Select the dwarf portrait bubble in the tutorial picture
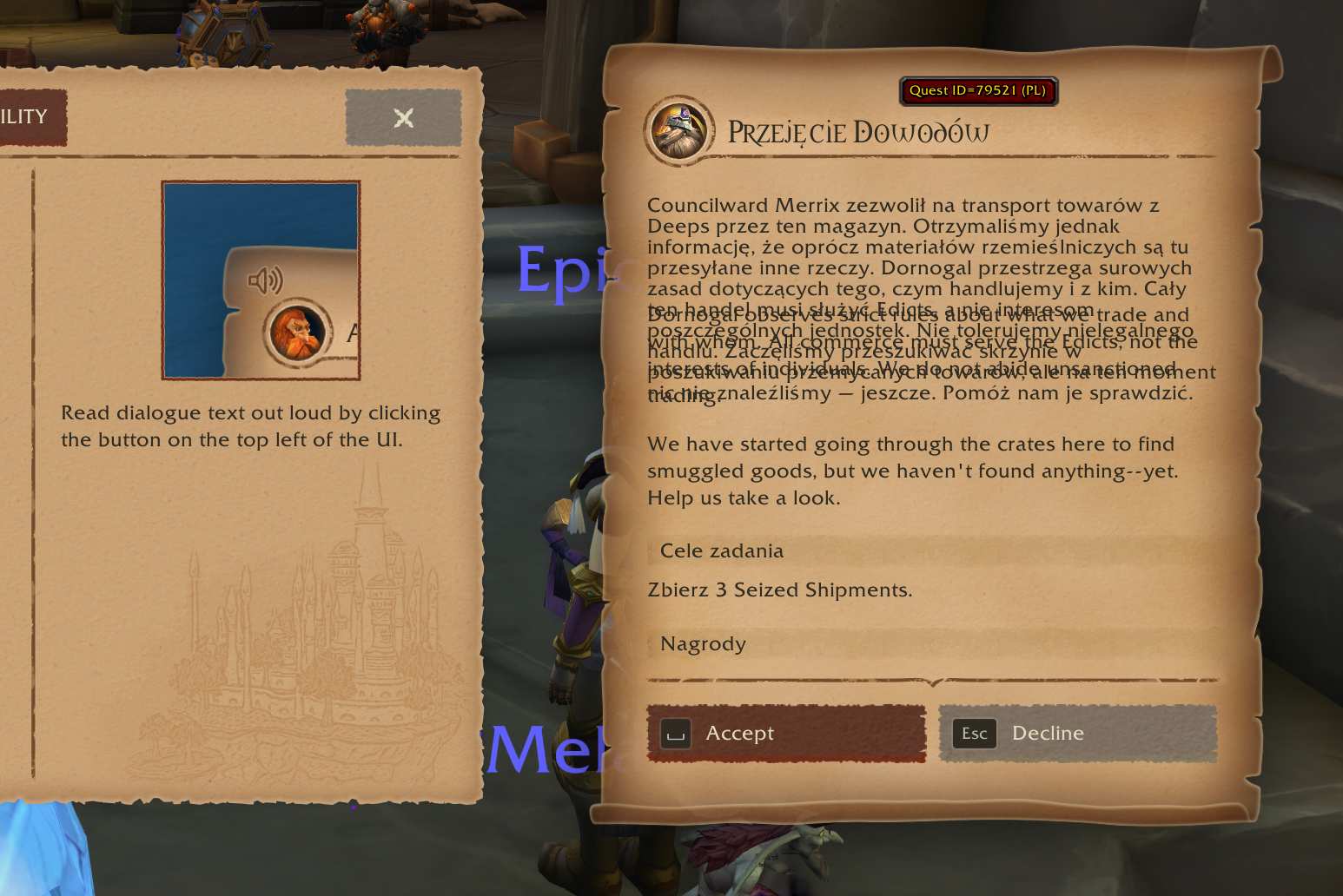Viewport: 1343px width, 896px height. tap(300, 334)
